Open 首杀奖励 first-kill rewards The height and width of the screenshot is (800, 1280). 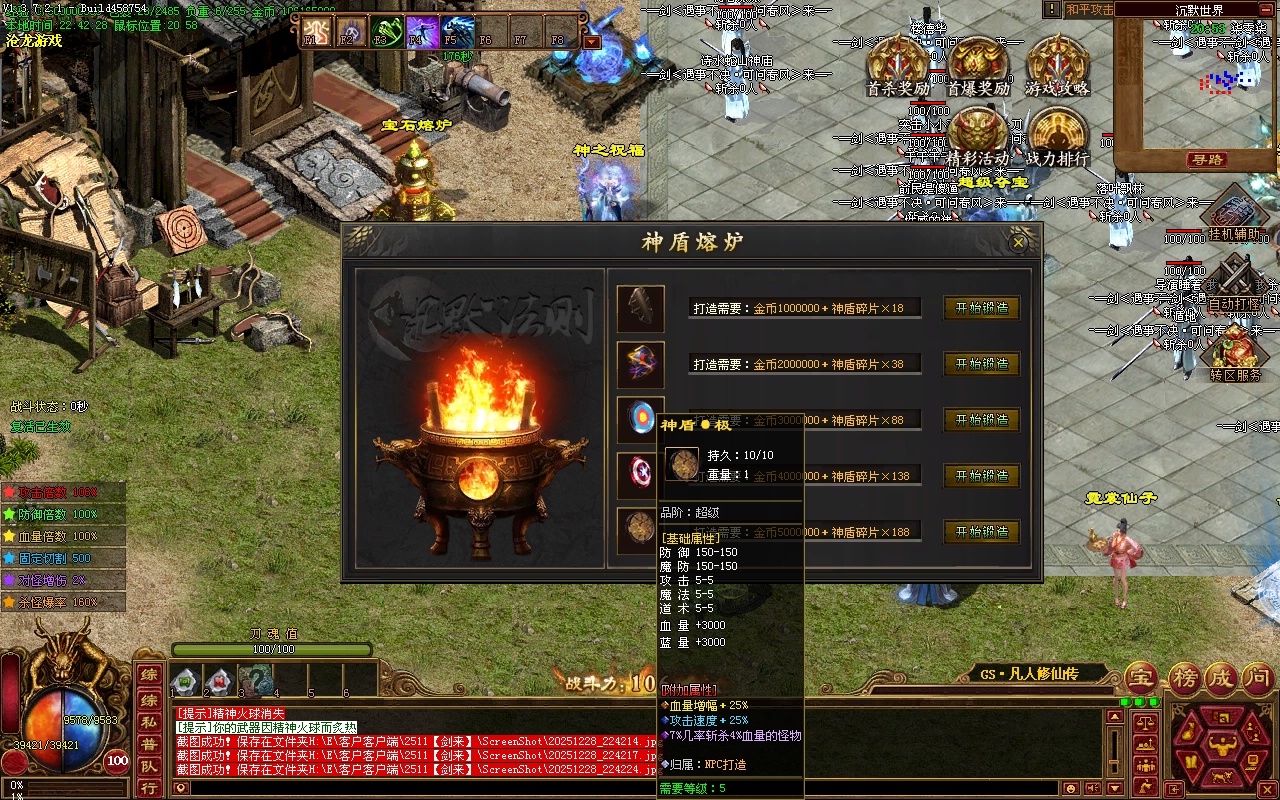tap(896, 64)
